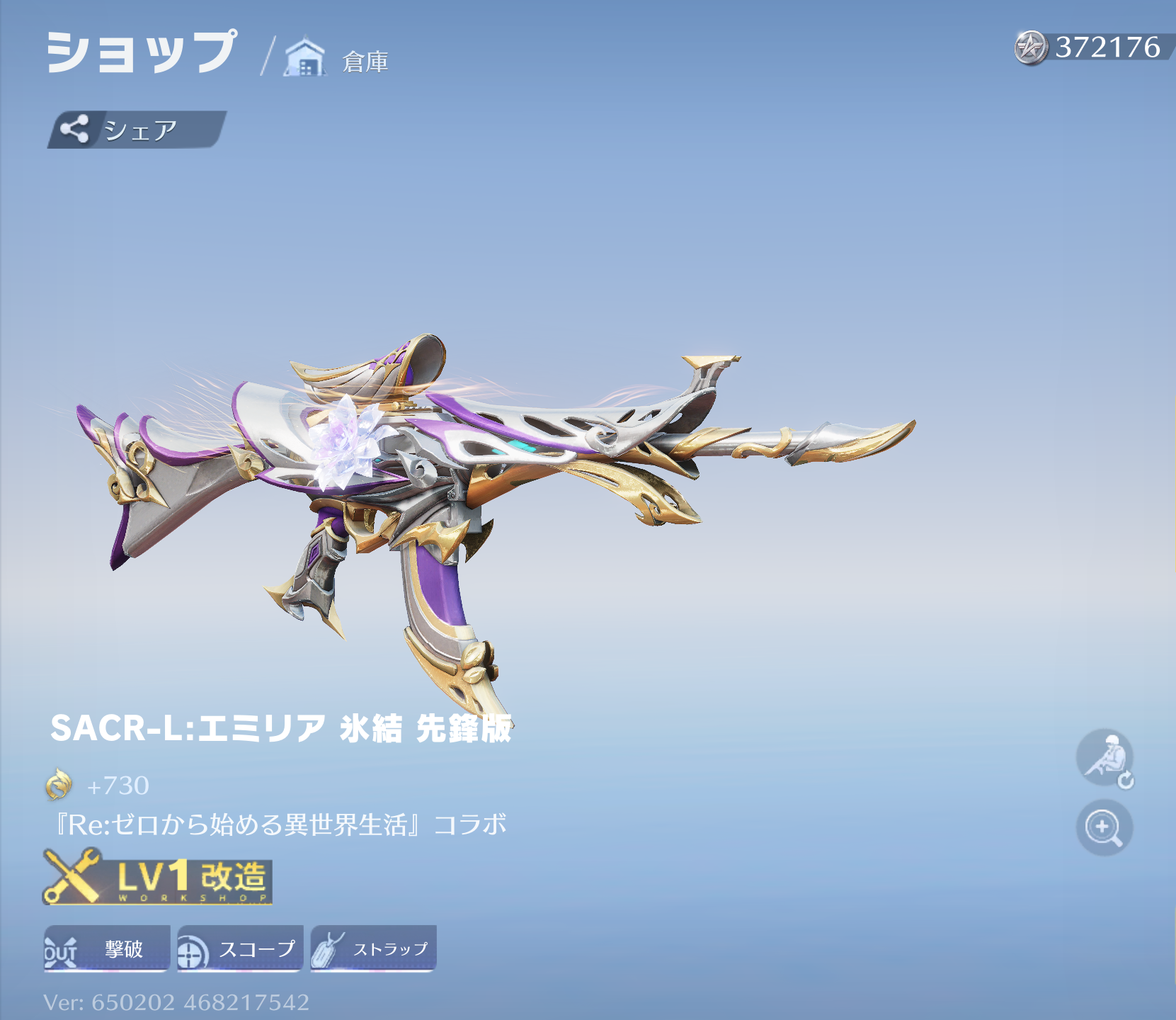Toggle the character preview icon
Image resolution: width=1176 pixels, height=1020 pixels.
click(x=1104, y=758)
